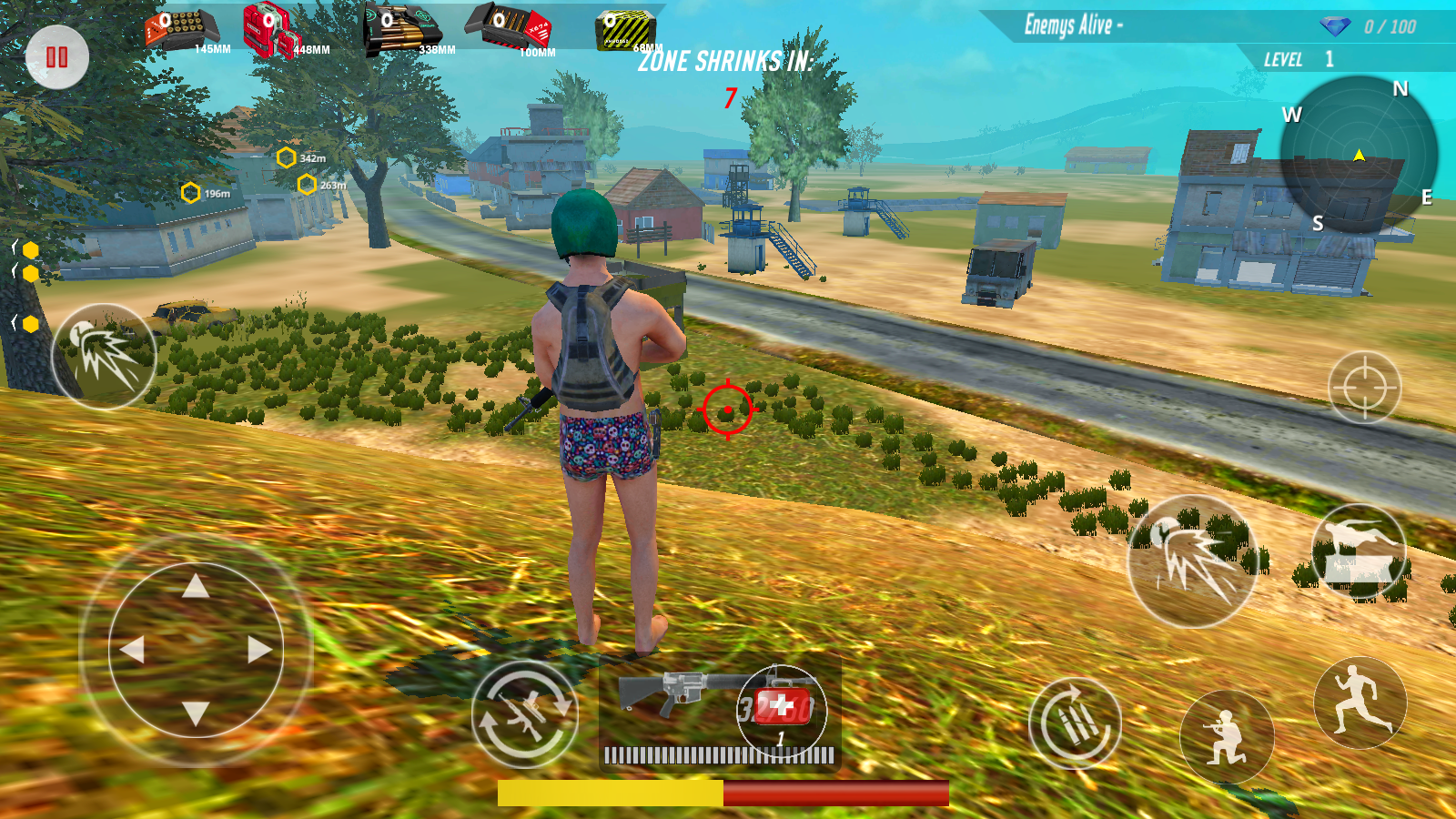
Task: Pause the game with the red pause button
Action: pos(56,57)
